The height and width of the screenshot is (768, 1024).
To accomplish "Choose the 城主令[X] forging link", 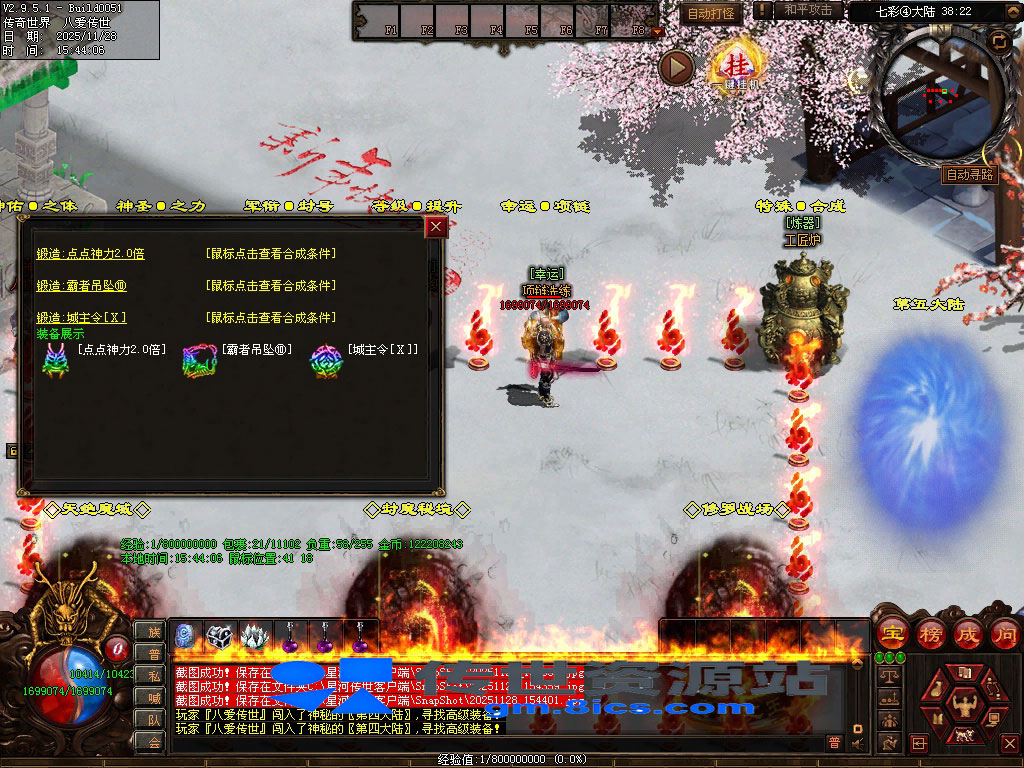I will click(x=81, y=318).
